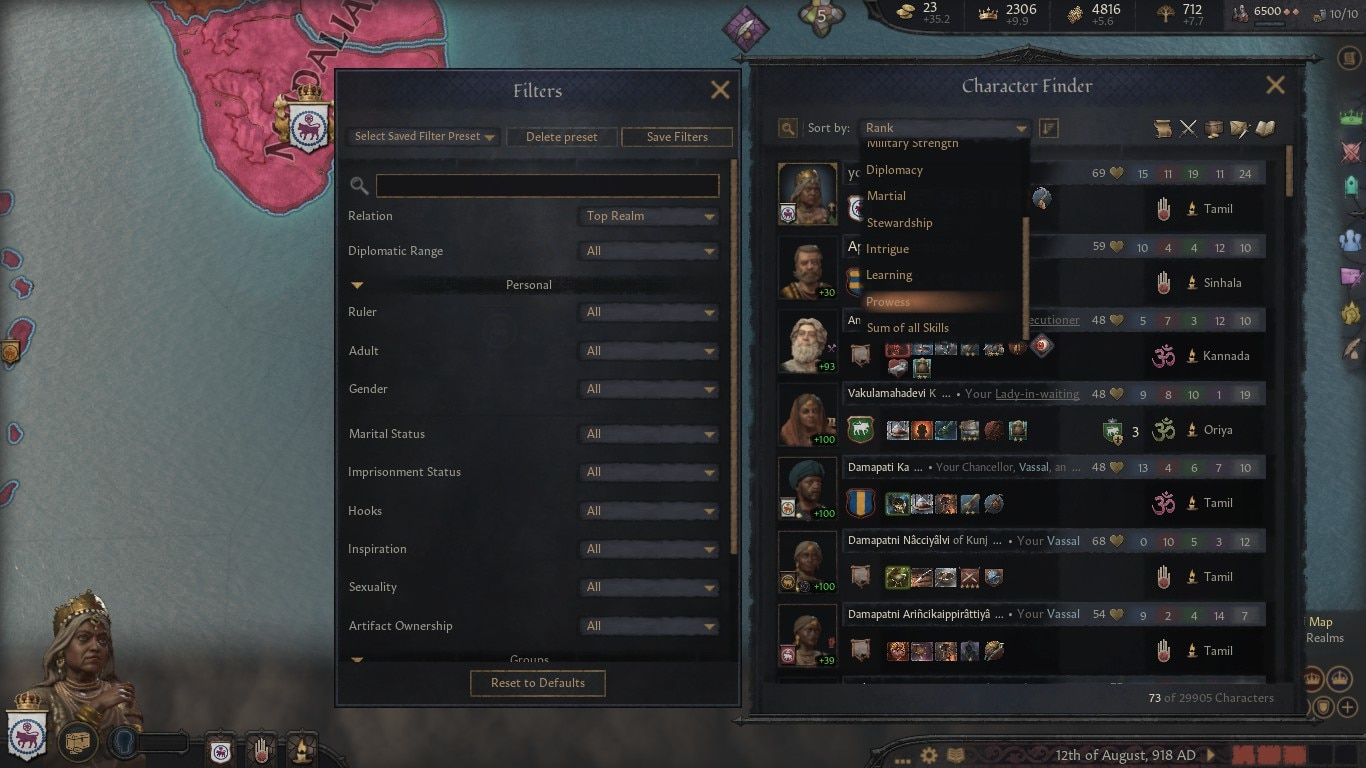The width and height of the screenshot is (1366, 768).
Task: Click the scroll icon in Character Finder toolbar
Action: 1162,128
